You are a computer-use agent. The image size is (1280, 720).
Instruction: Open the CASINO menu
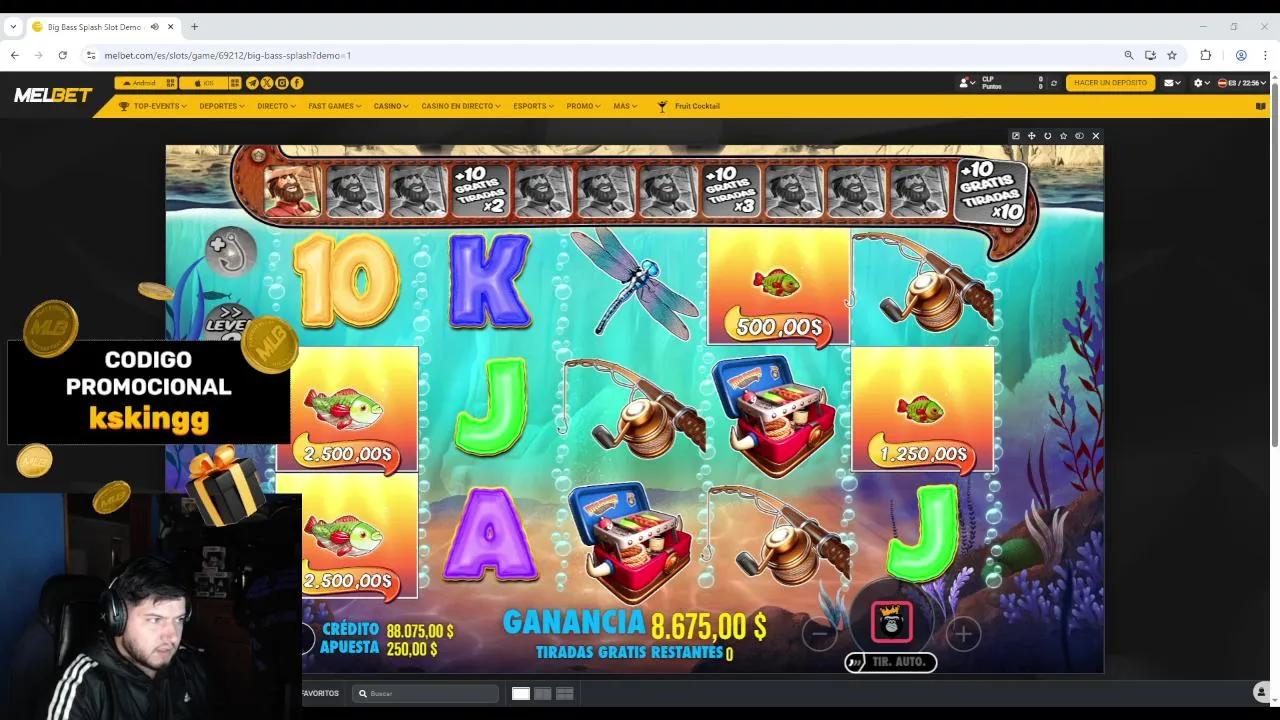(389, 106)
